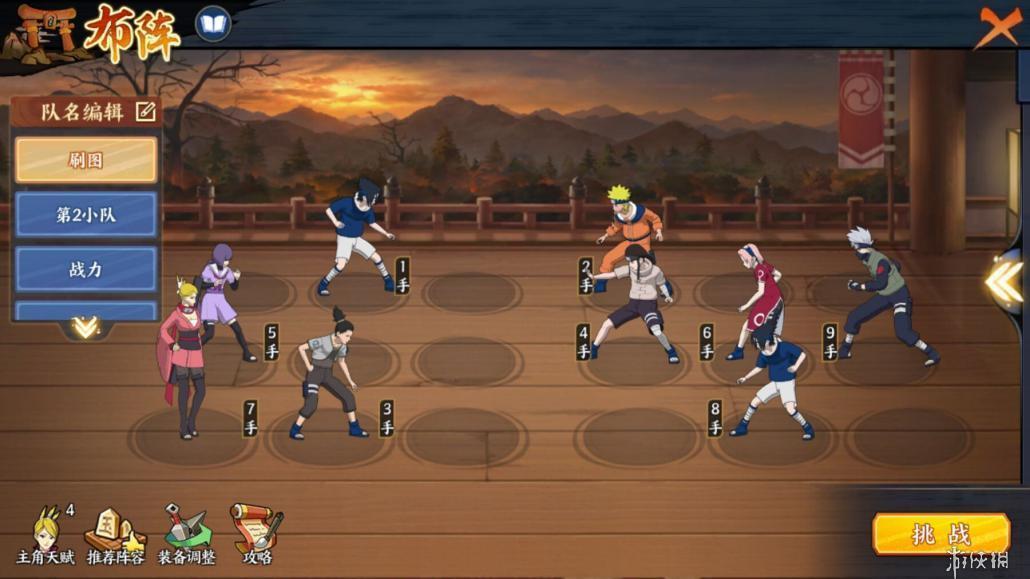
Task: Expand the team list down arrow
Action: pos(85,327)
